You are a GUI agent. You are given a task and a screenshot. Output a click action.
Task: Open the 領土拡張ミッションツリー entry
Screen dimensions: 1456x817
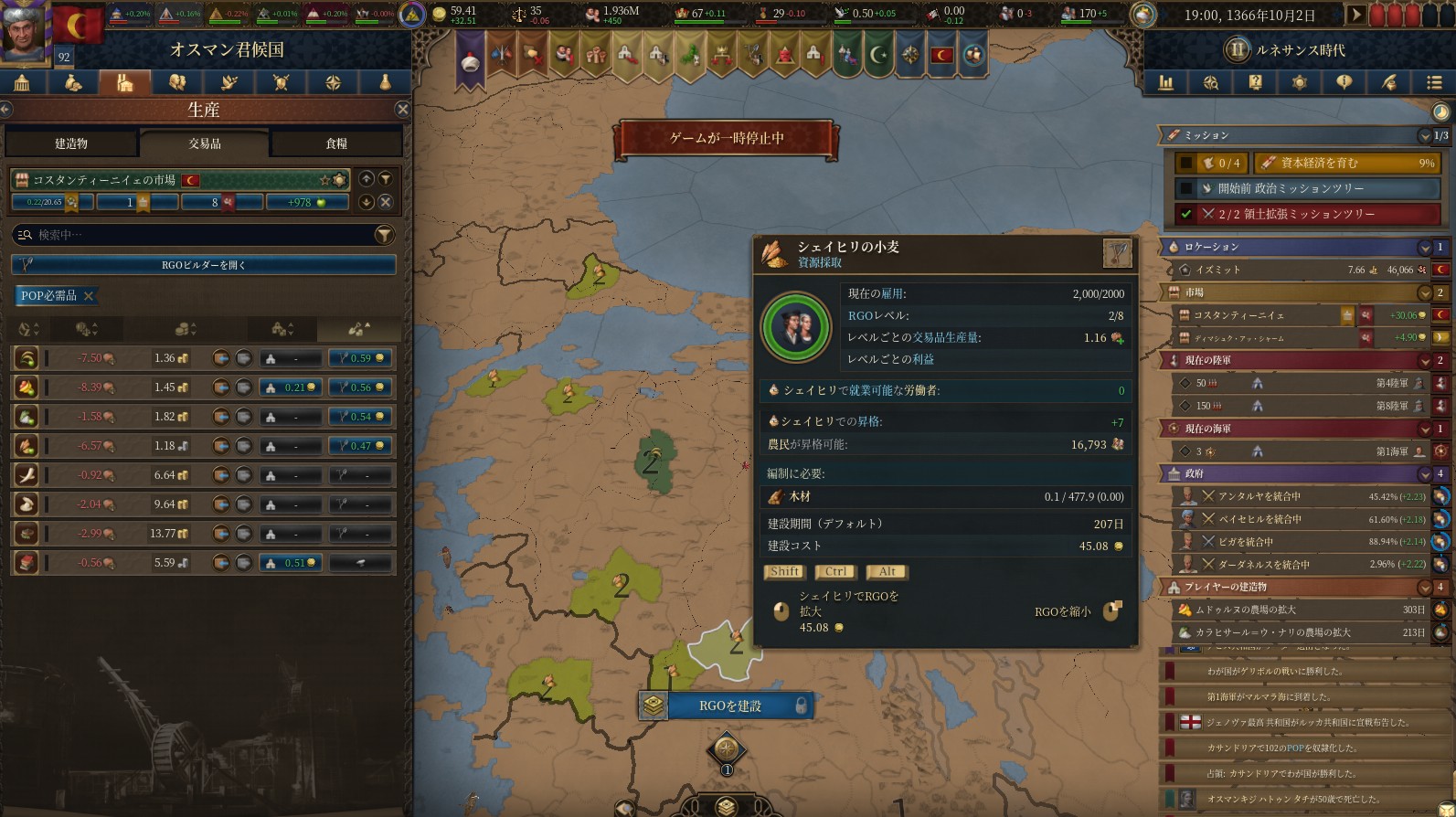pyautogui.click(x=1307, y=214)
